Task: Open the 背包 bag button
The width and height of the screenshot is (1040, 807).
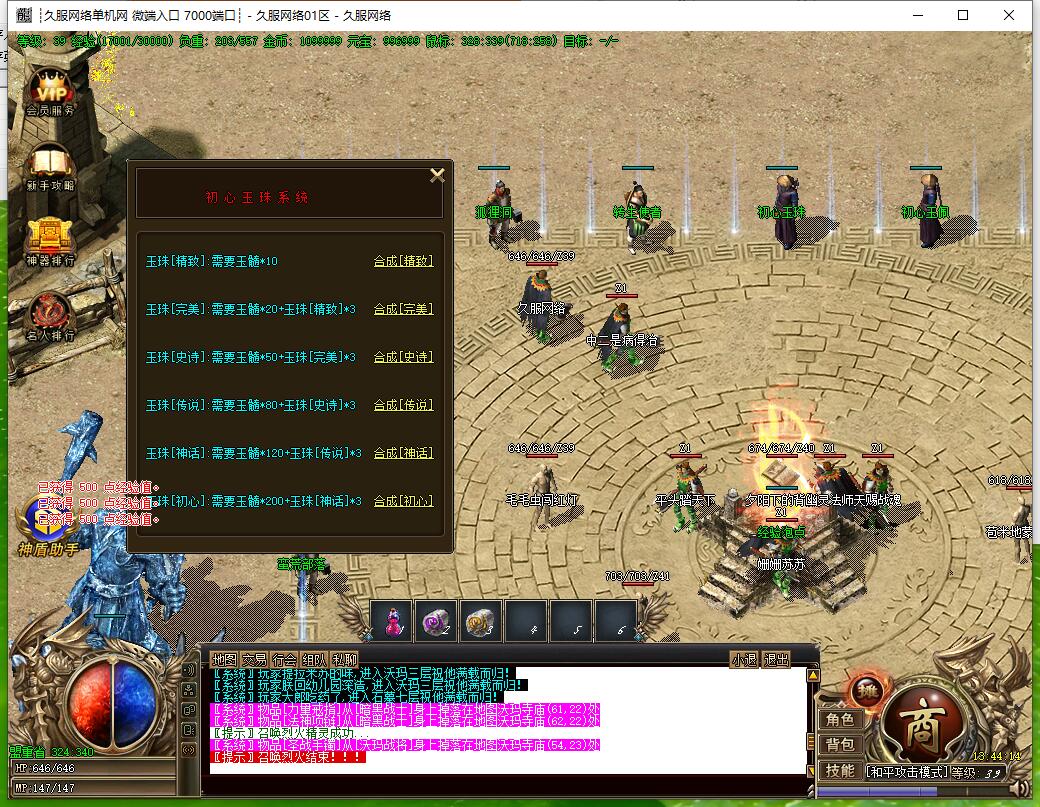Action: [x=839, y=745]
